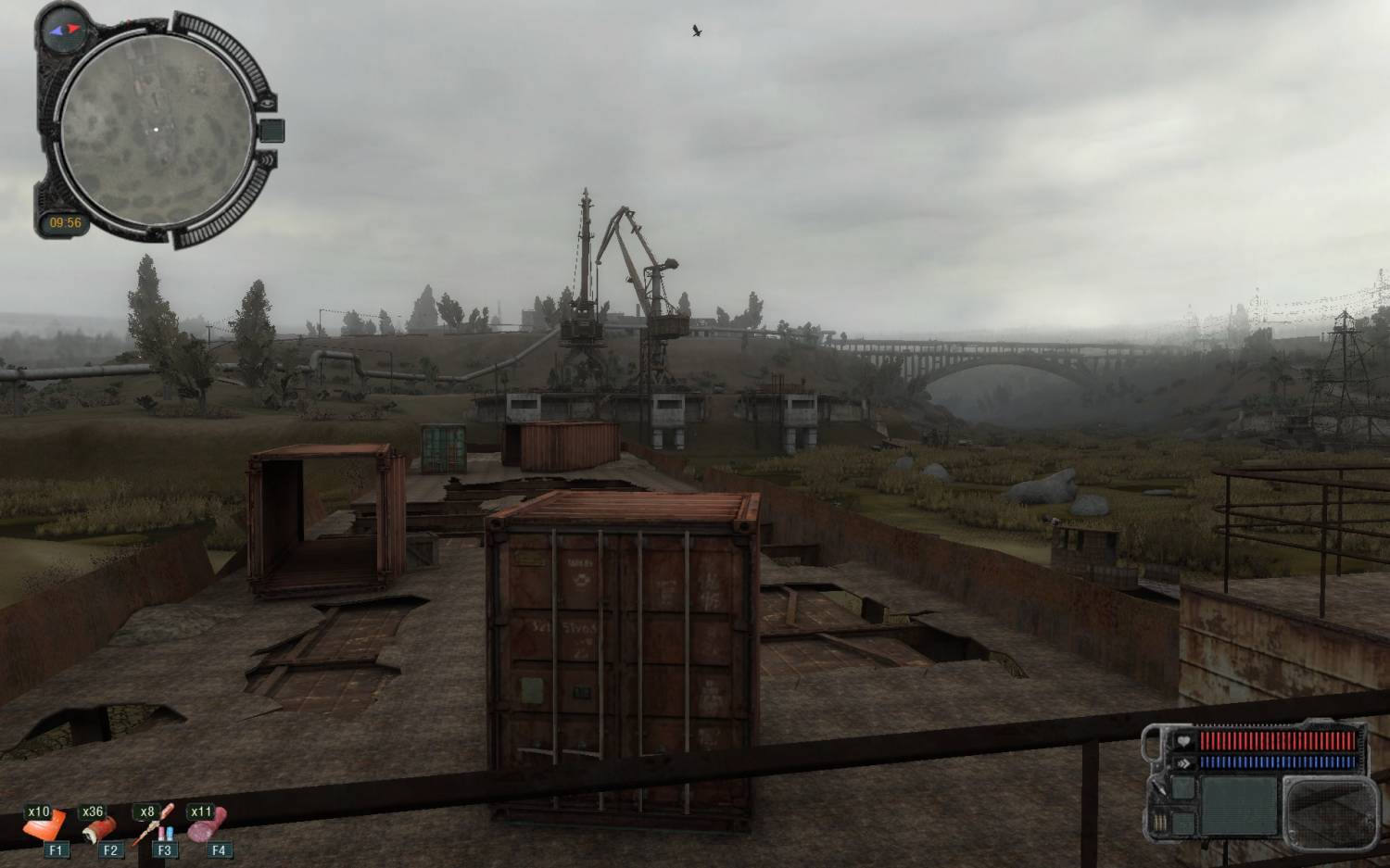
Task: Expand the x11 counter above slot F4
Action: pos(199,811)
